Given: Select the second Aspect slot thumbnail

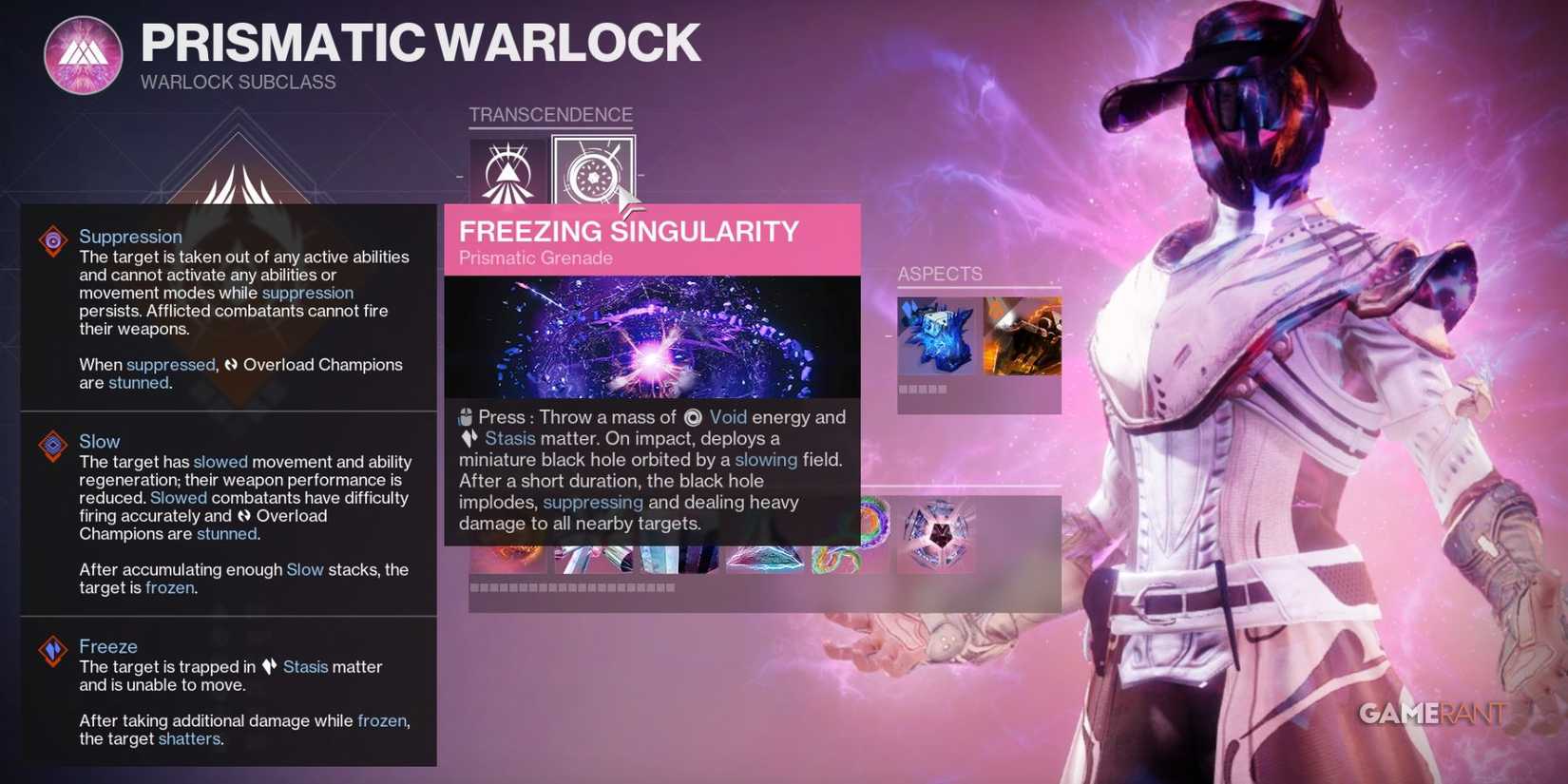Looking at the screenshot, I should [x=1023, y=335].
